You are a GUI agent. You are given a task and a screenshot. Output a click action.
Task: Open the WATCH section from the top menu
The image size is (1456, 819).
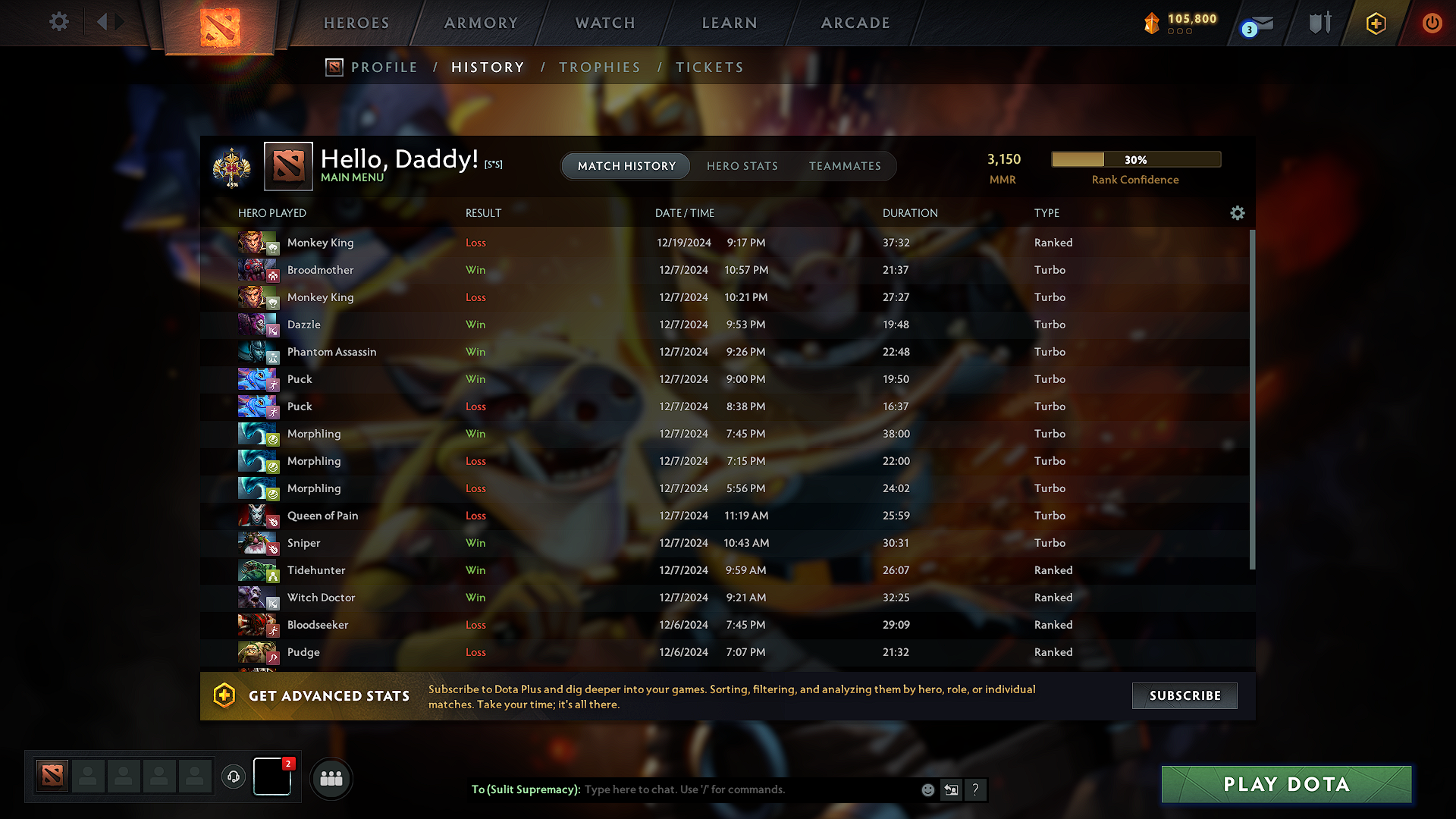(604, 23)
